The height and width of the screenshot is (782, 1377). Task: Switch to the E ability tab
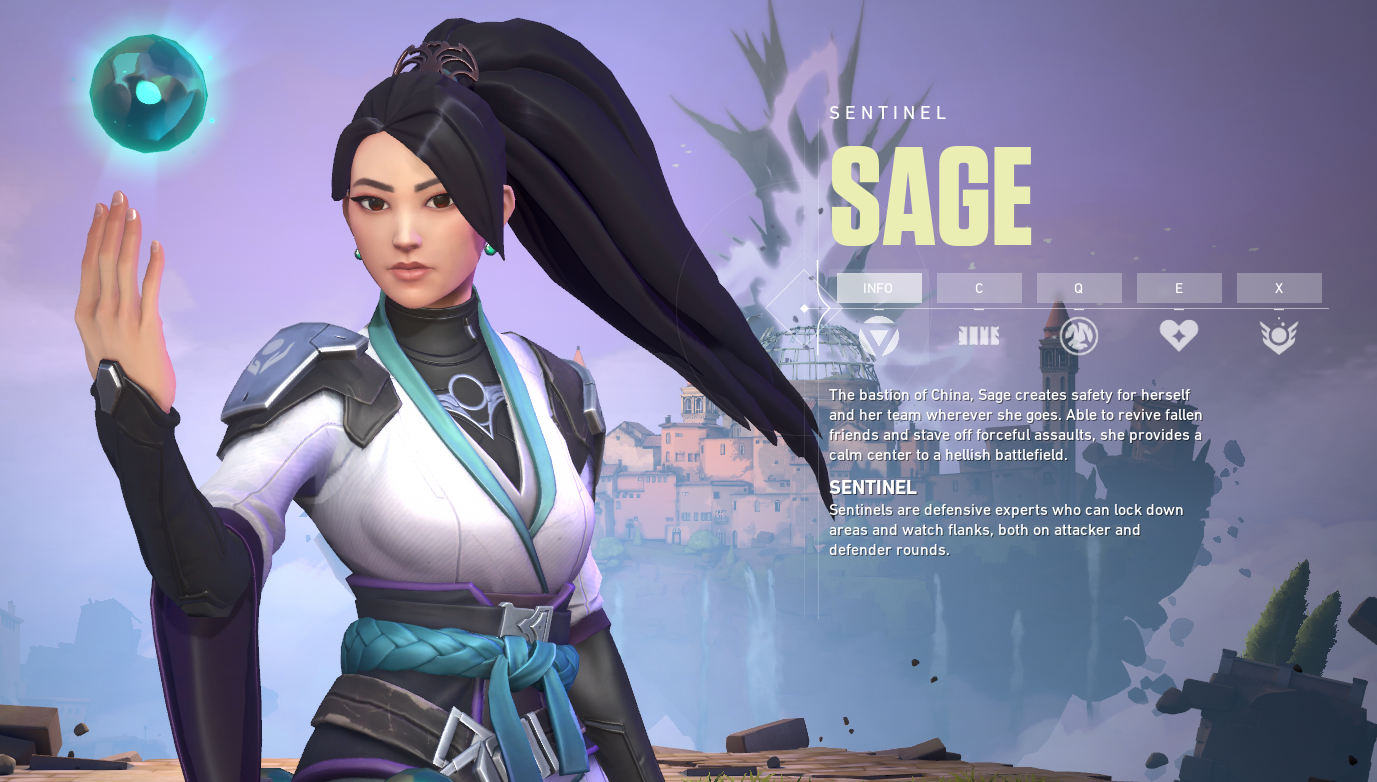point(1179,288)
